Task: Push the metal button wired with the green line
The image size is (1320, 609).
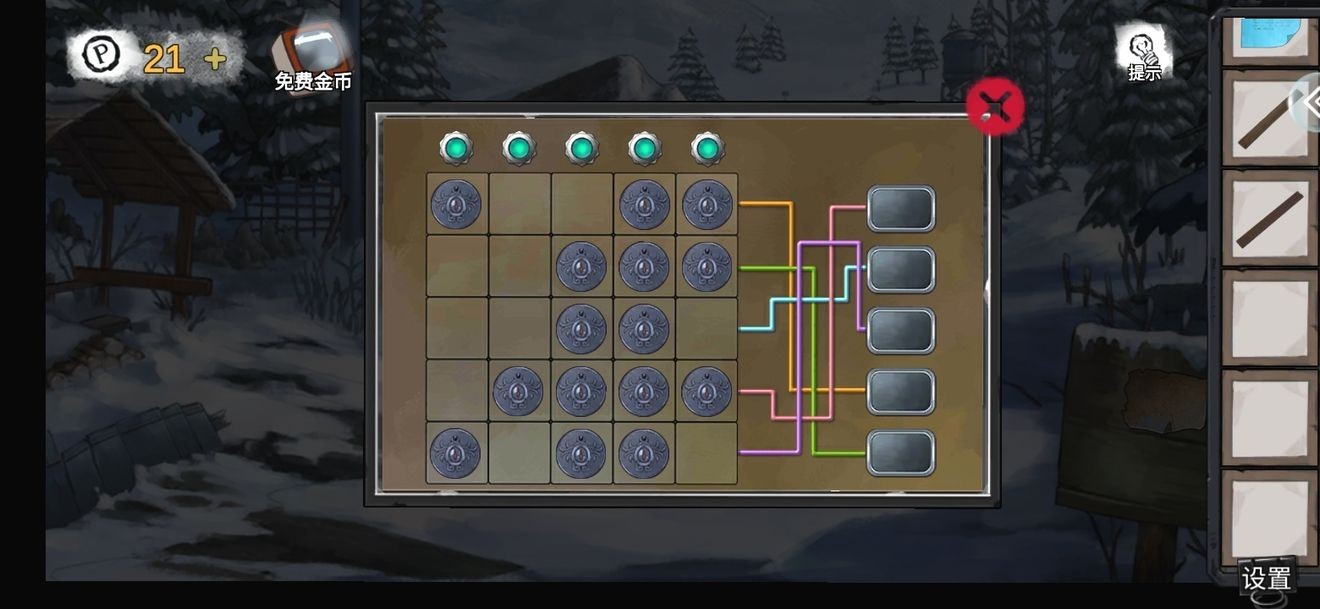Action: [901, 453]
